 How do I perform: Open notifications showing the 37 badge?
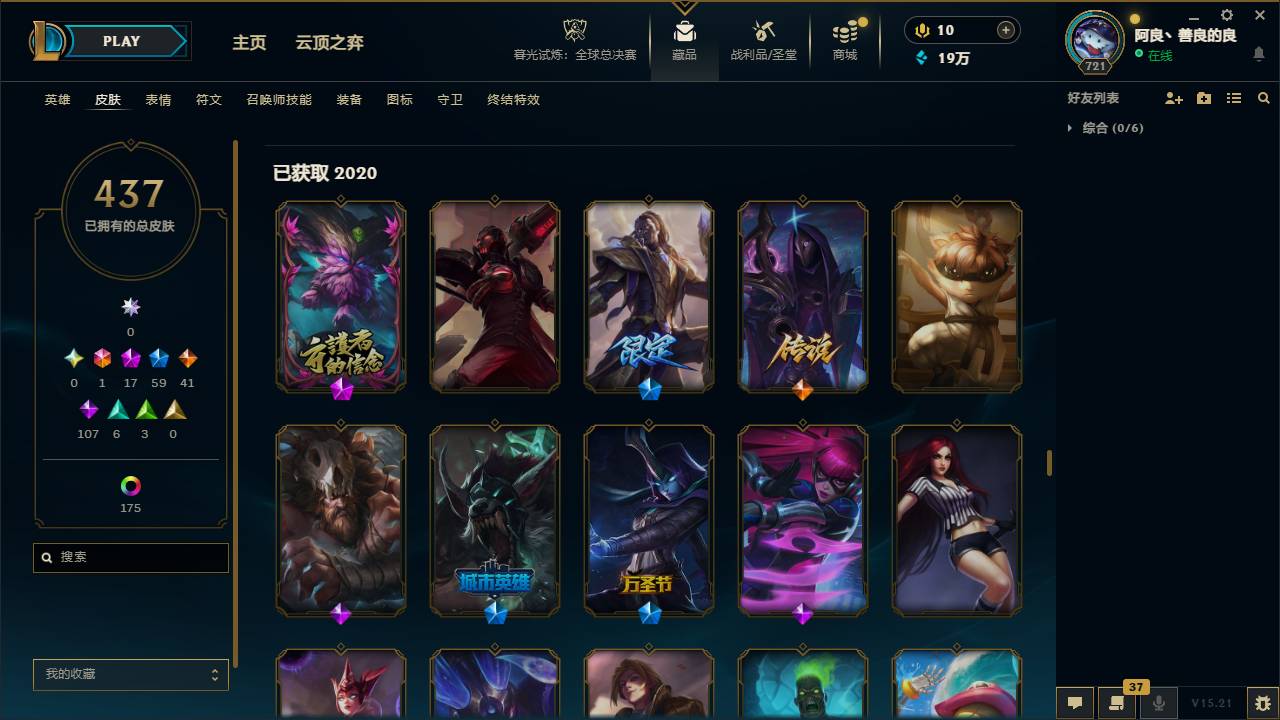tap(1117, 704)
